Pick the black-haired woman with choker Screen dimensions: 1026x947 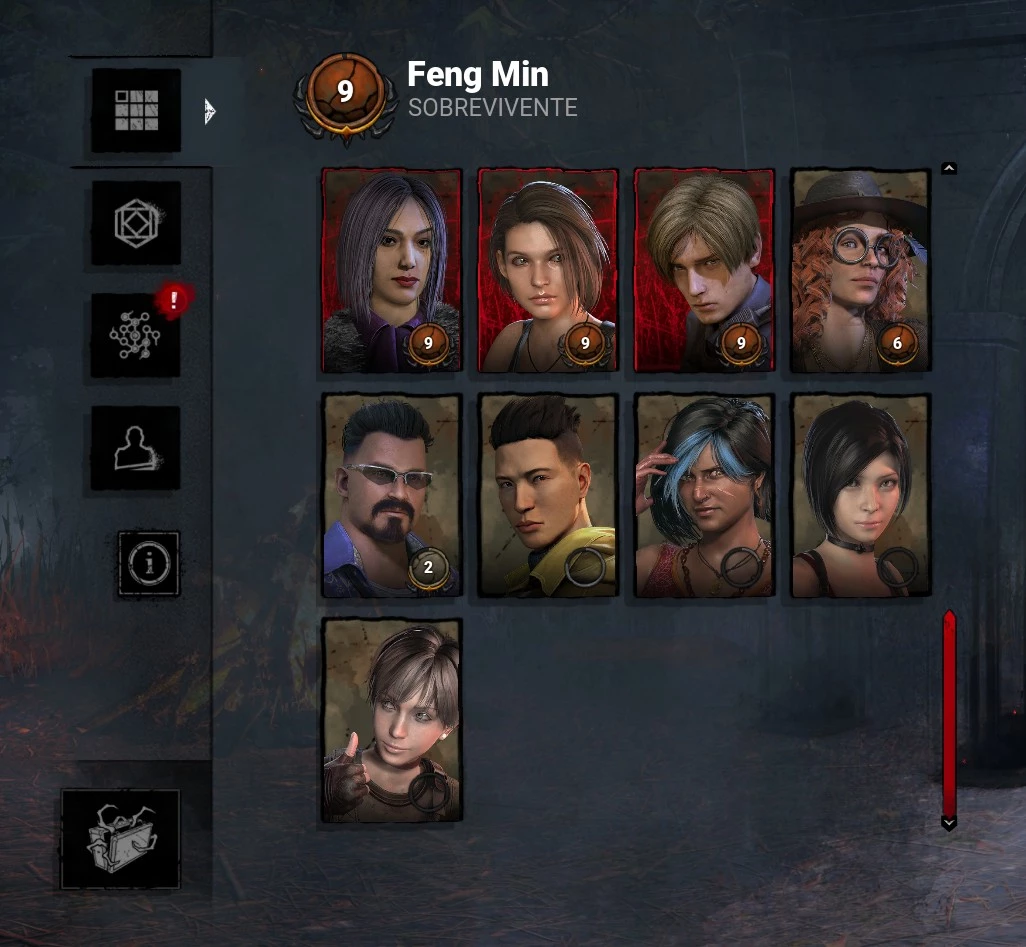(860, 495)
